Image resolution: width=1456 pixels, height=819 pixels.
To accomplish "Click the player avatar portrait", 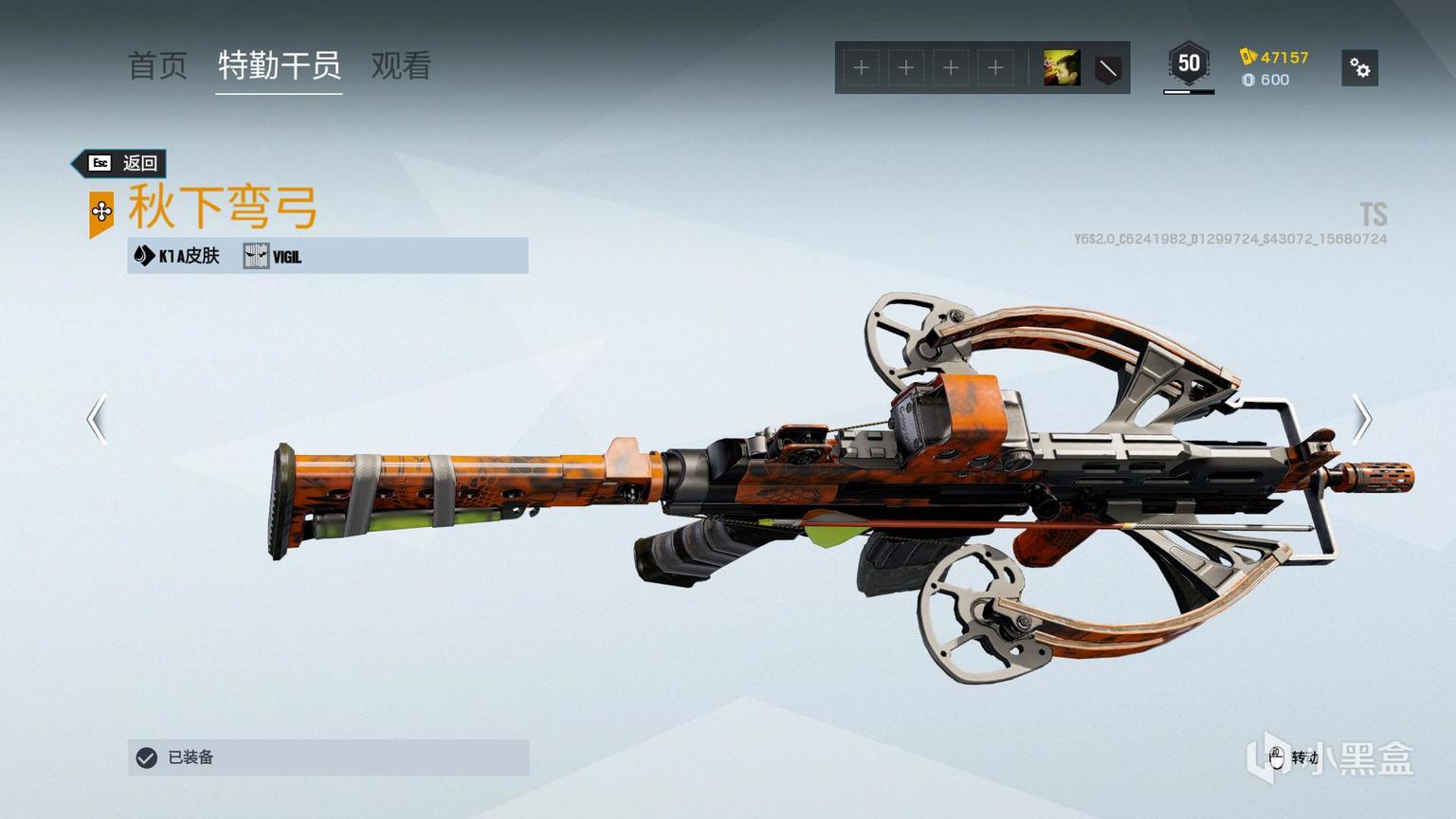I will (1061, 68).
